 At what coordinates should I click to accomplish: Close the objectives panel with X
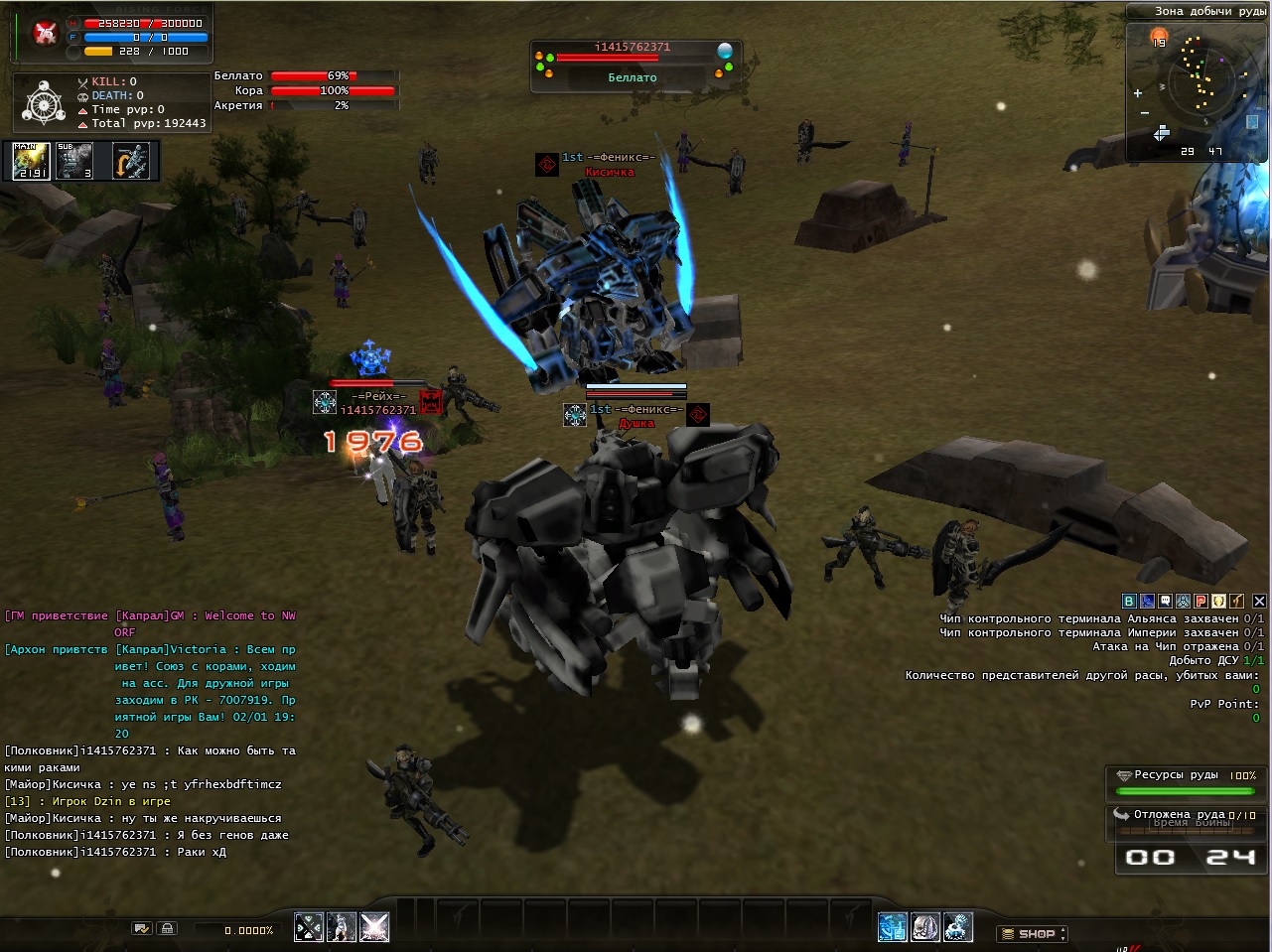pos(1259,601)
